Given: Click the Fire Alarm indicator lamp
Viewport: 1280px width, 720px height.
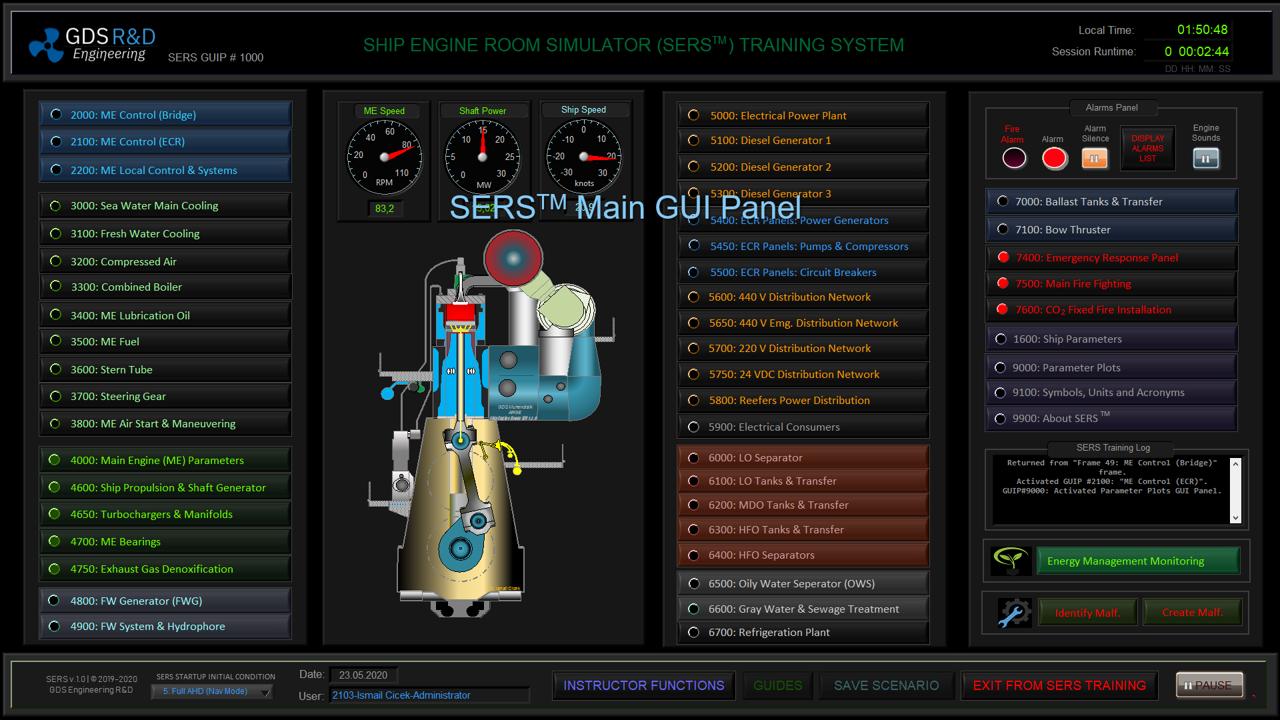Looking at the screenshot, I should [1012, 157].
